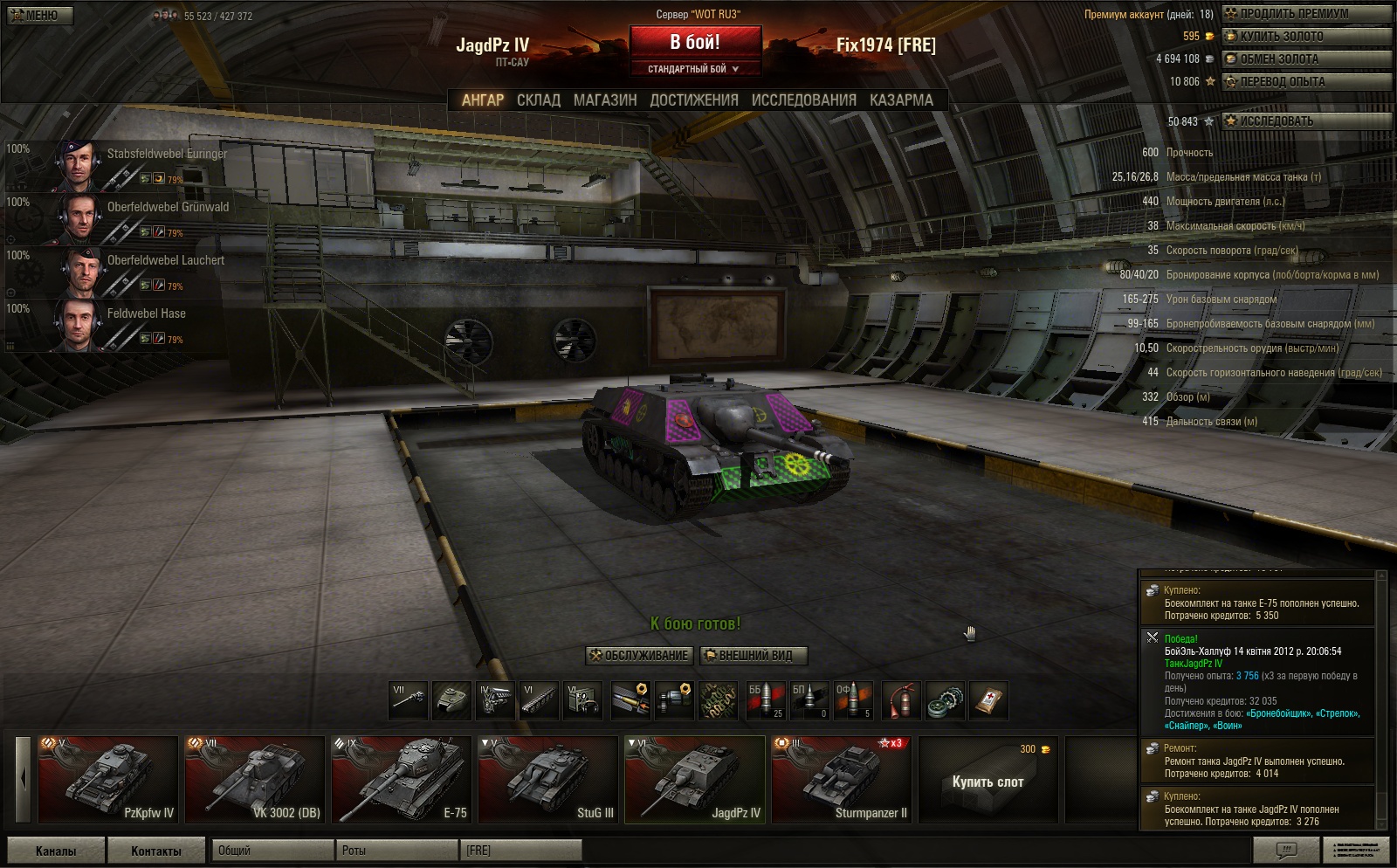Screen dimensions: 1397x868
Task: Go to the ИССЛЕДОВАНИЯ tab
Action: coord(803,100)
